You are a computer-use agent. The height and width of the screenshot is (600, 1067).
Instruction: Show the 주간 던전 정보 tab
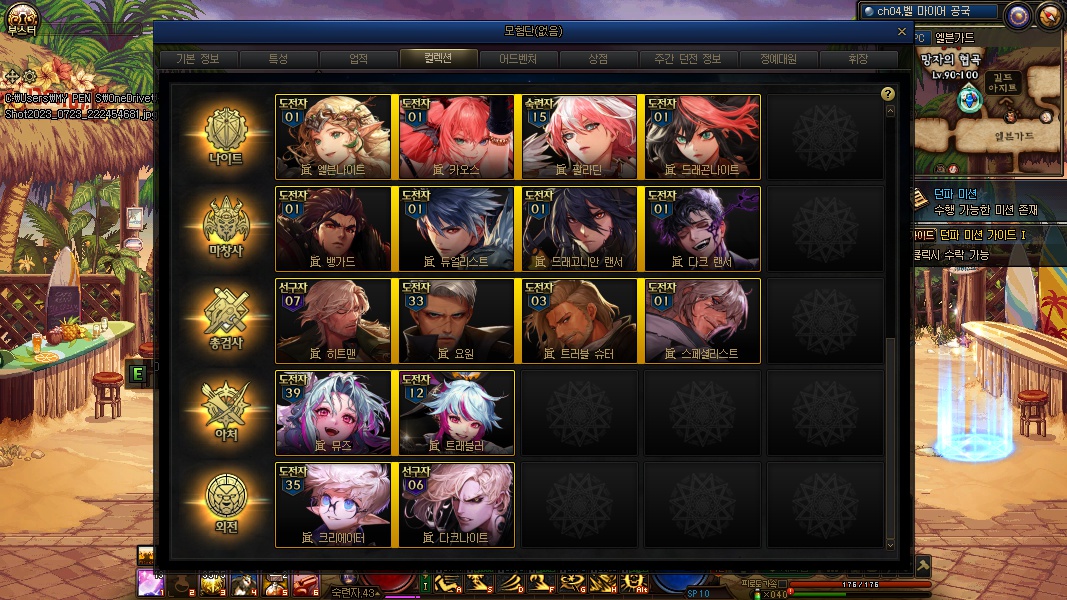[680, 59]
